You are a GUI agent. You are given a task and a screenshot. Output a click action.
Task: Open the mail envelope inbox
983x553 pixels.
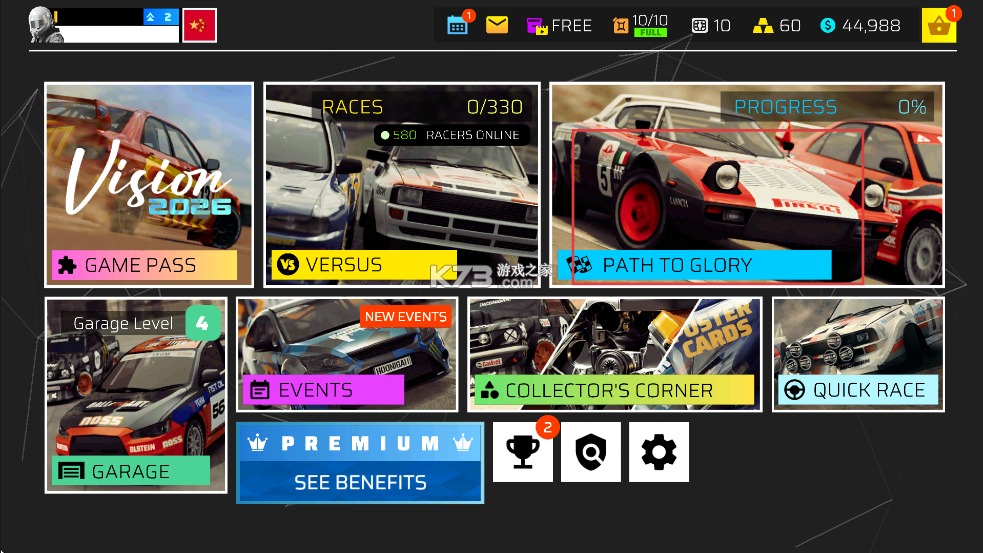(x=497, y=25)
